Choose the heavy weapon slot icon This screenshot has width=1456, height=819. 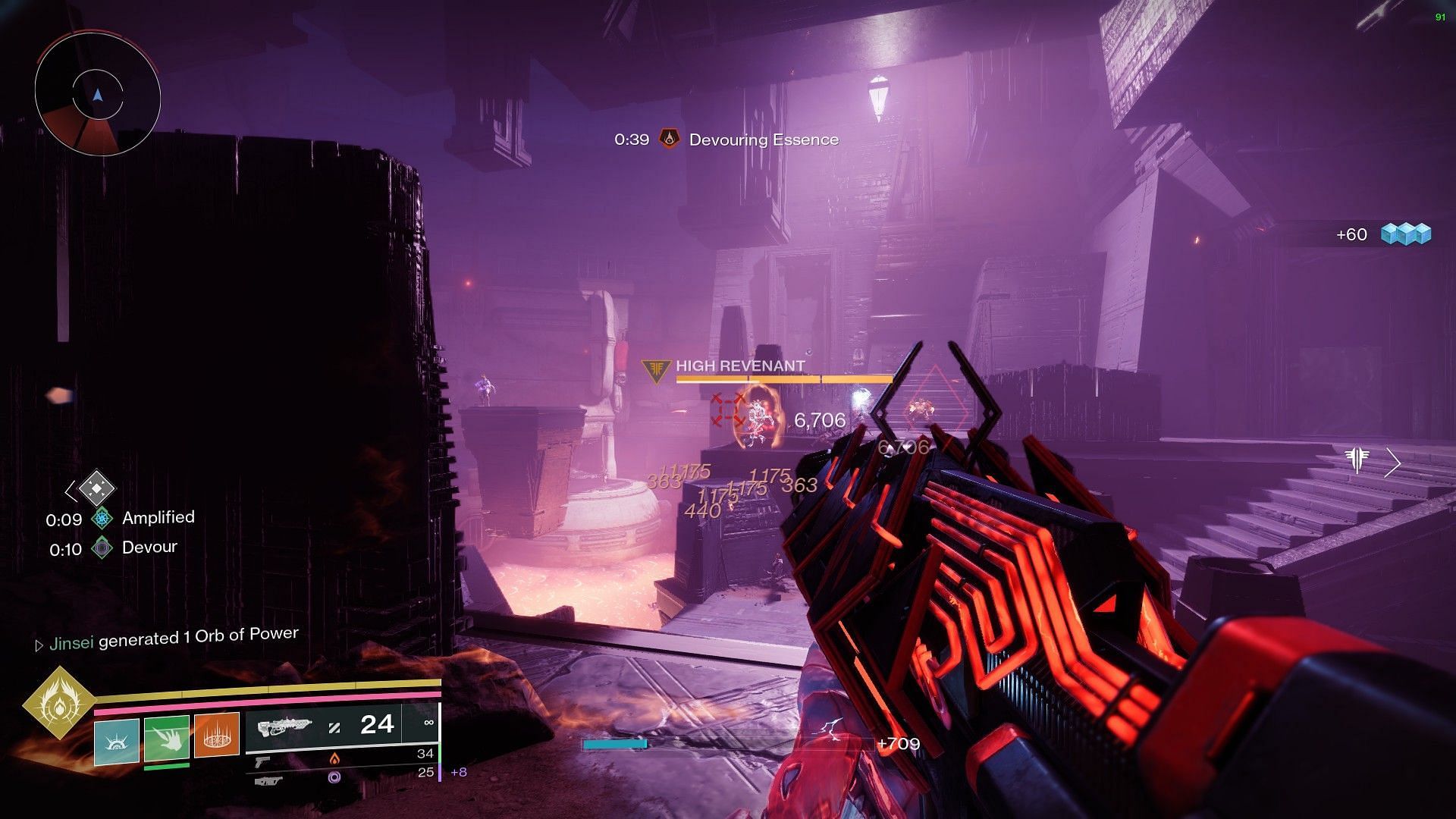click(268, 780)
